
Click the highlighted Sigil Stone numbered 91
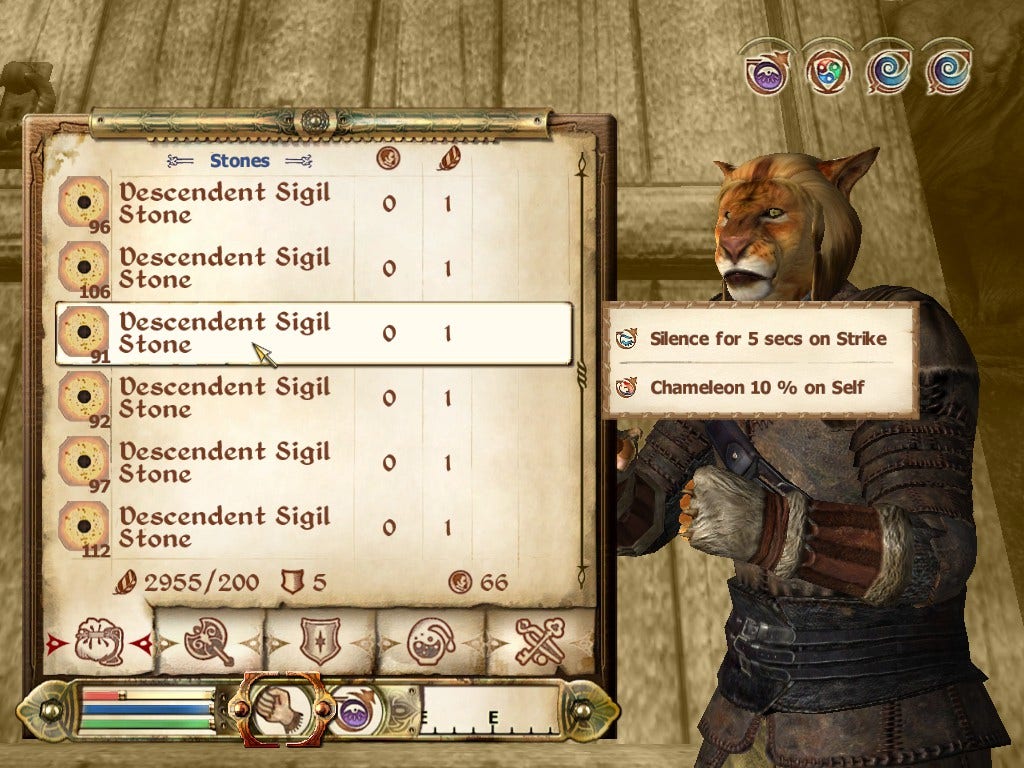click(225, 333)
